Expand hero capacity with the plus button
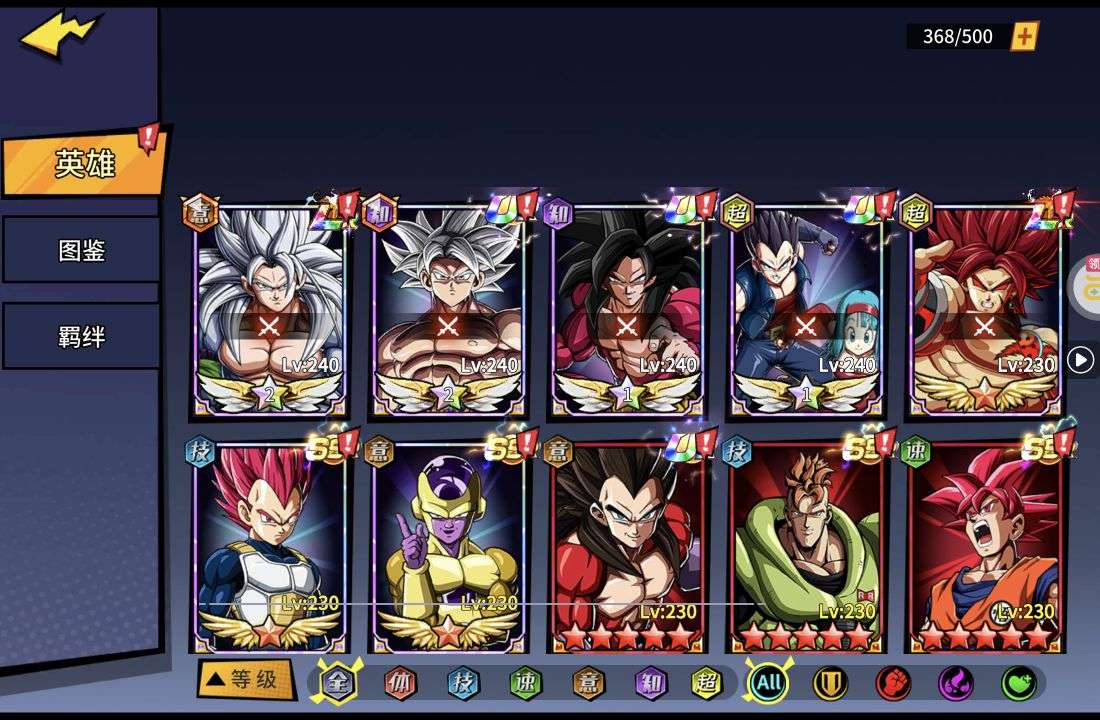The height and width of the screenshot is (720, 1100). (1024, 37)
